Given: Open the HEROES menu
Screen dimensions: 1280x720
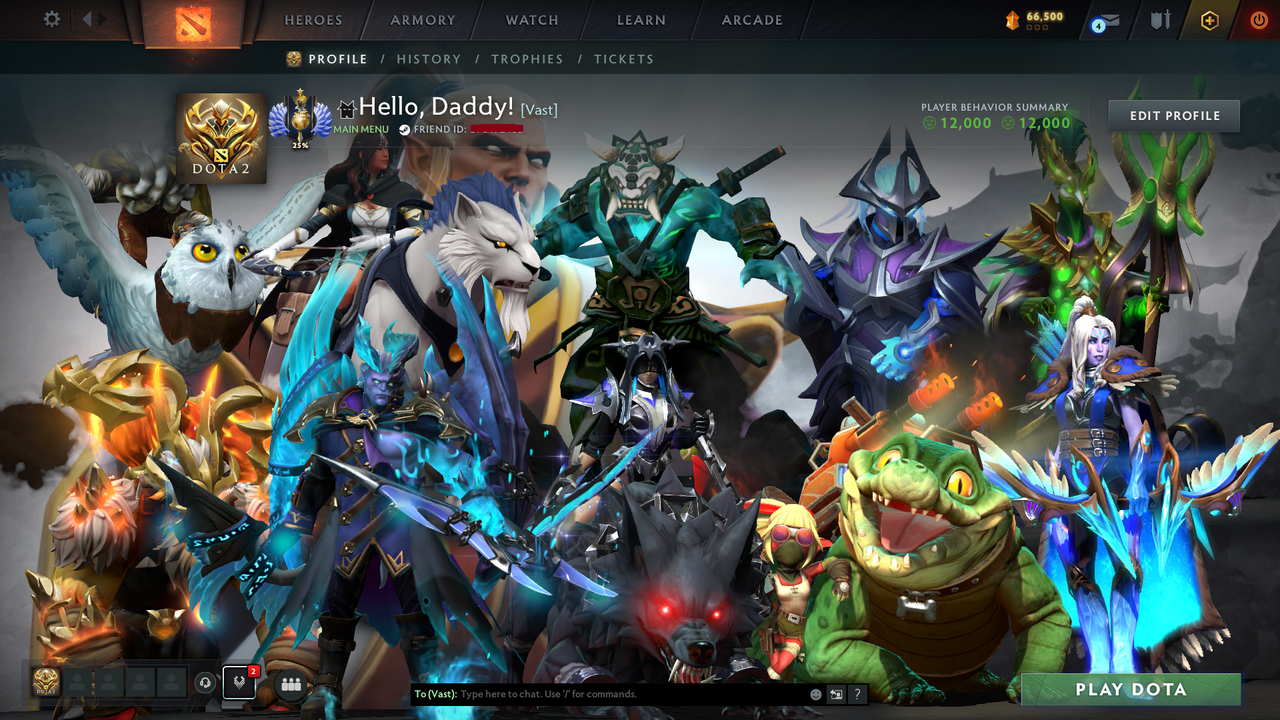Looking at the screenshot, I should pos(313,19).
